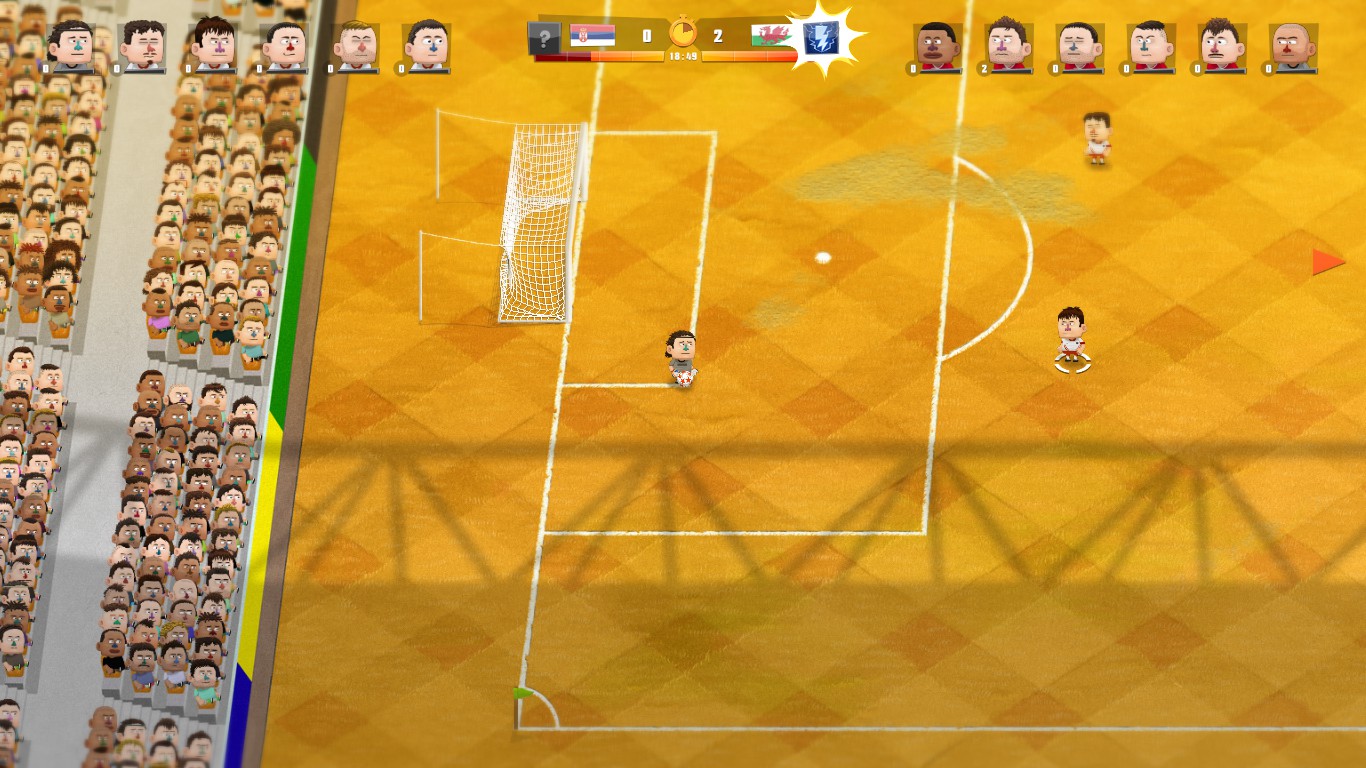This screenshot has width=1366, height=768.
Task: Select the Serbia team flag
Action: pyautogui.click(x=592, y=37)
